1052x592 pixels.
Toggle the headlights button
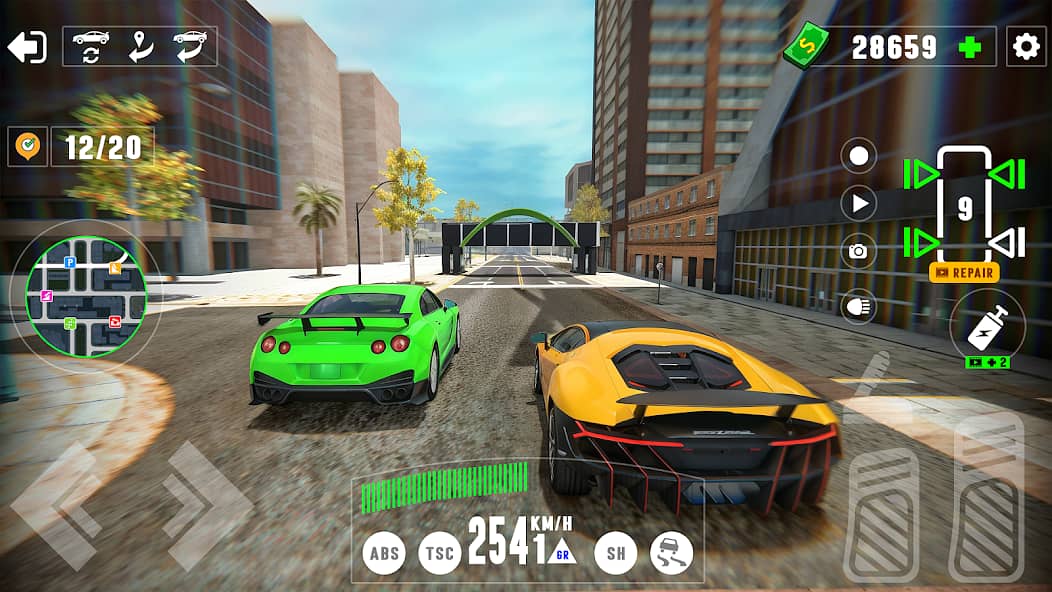click(858, 305)
